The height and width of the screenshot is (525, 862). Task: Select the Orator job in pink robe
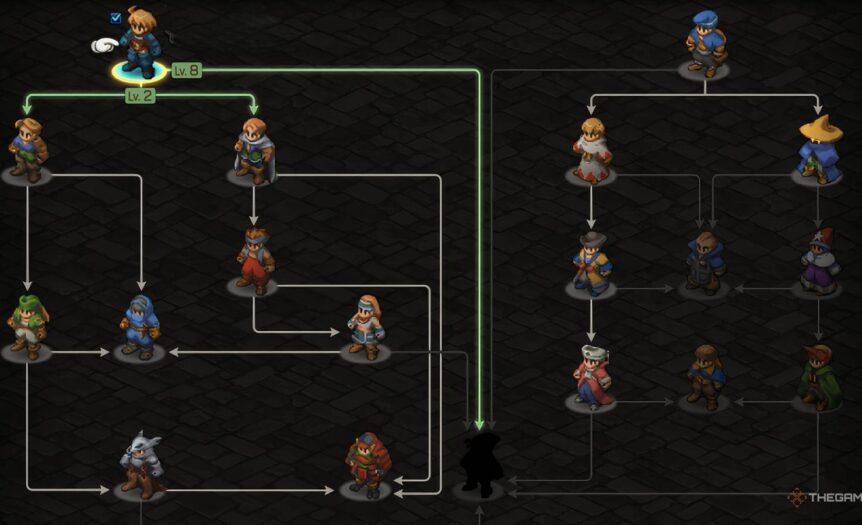pyautogui.click(x=591, y=377)
